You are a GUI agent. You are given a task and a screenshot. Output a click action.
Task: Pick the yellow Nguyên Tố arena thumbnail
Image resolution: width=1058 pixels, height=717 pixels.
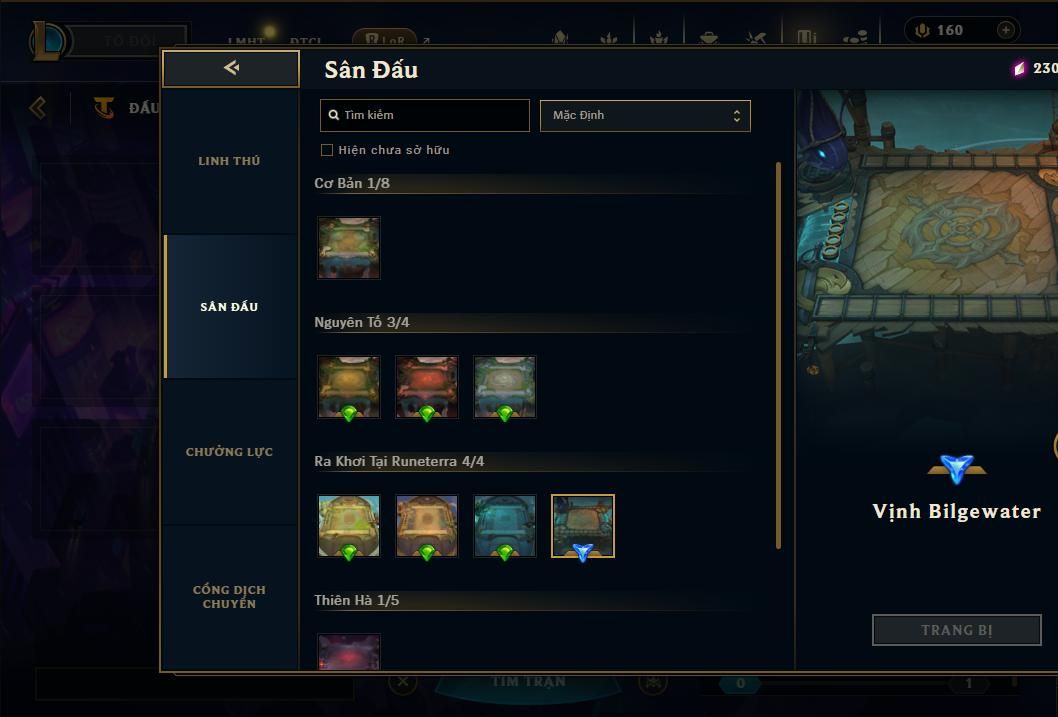[348, 386]
